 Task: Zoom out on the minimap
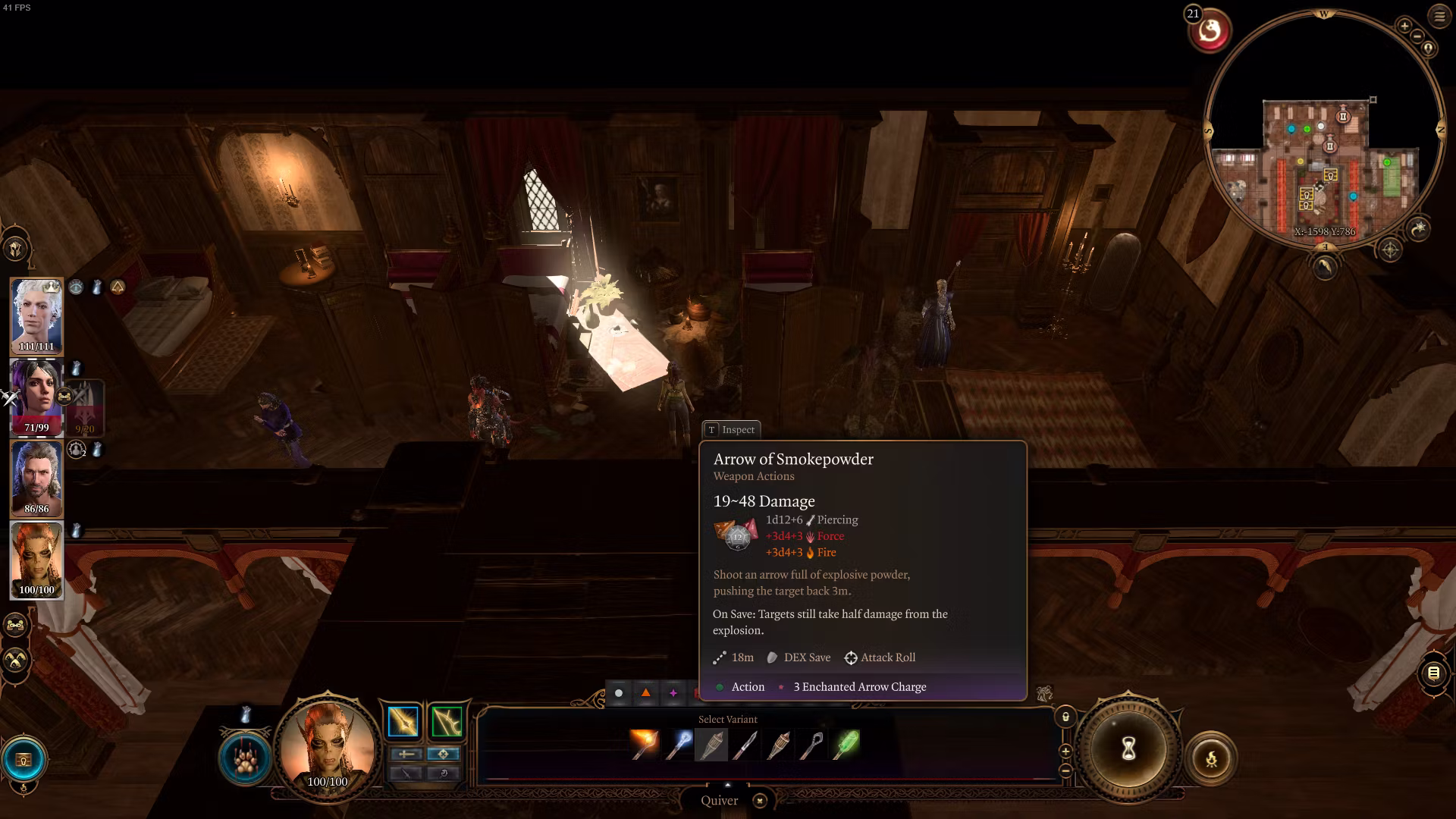tap(1417, 36)
